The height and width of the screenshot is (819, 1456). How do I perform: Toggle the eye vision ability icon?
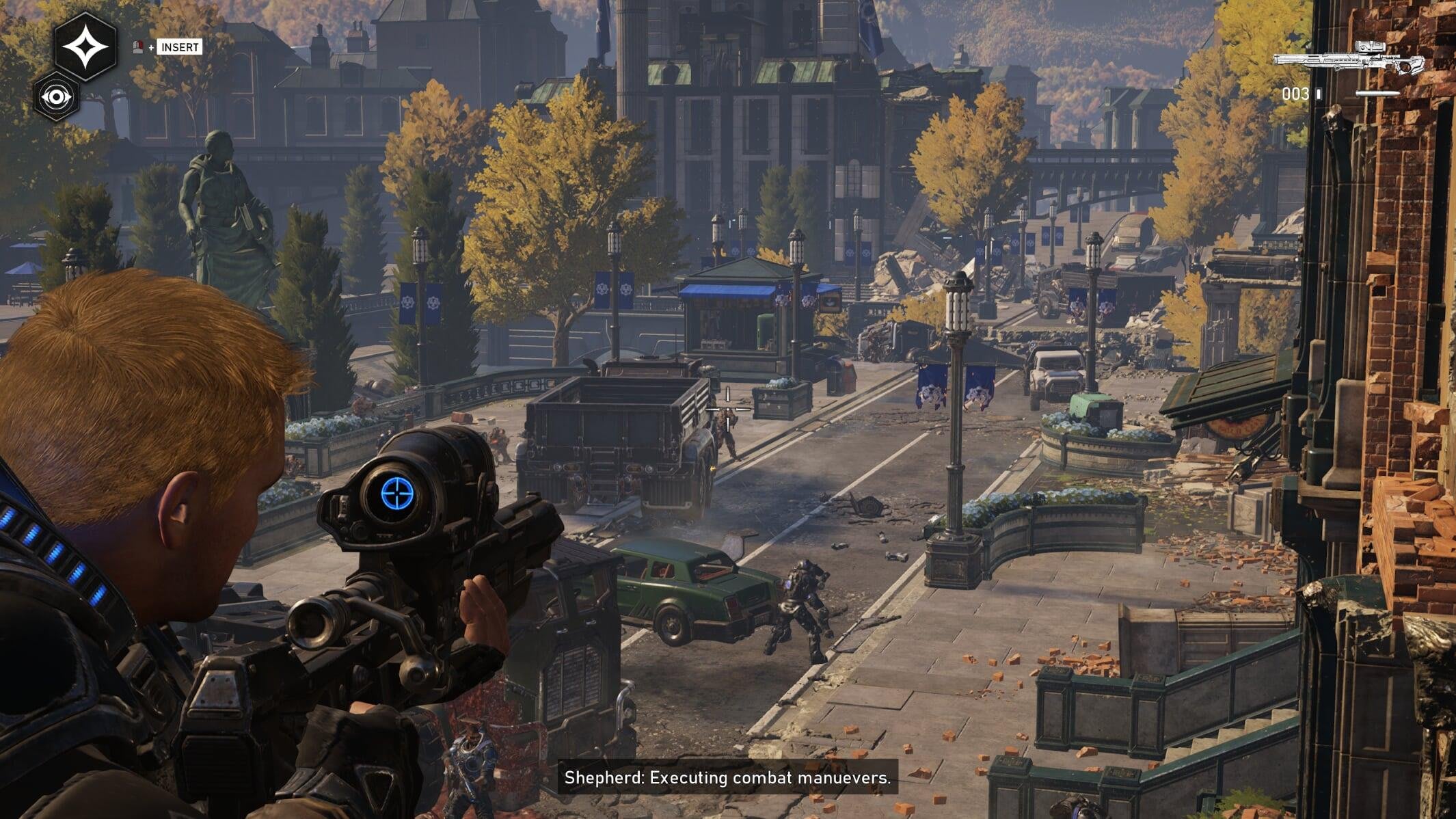[x=56, y=97]
